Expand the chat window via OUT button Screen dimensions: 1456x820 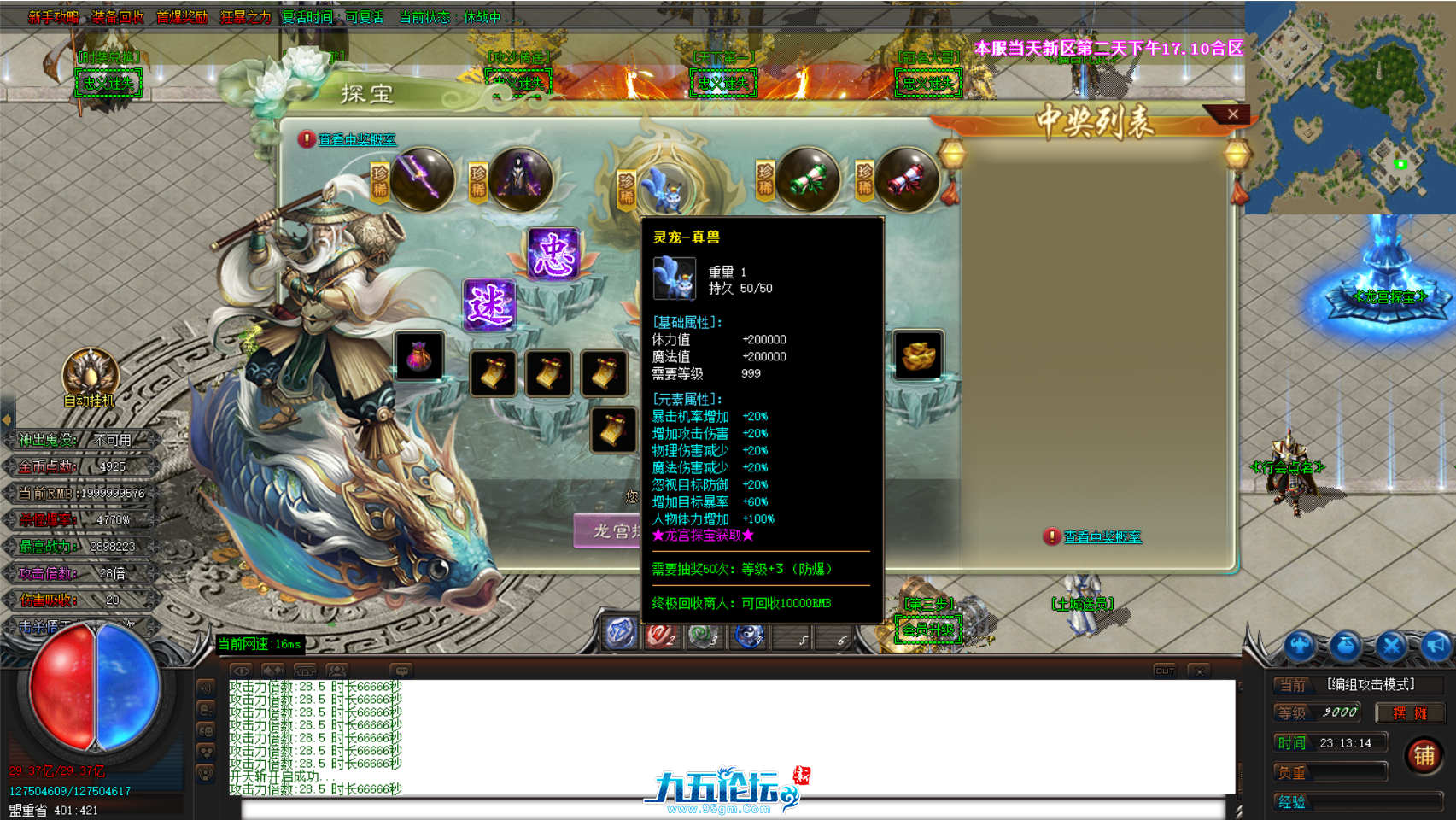(1163, 671)
